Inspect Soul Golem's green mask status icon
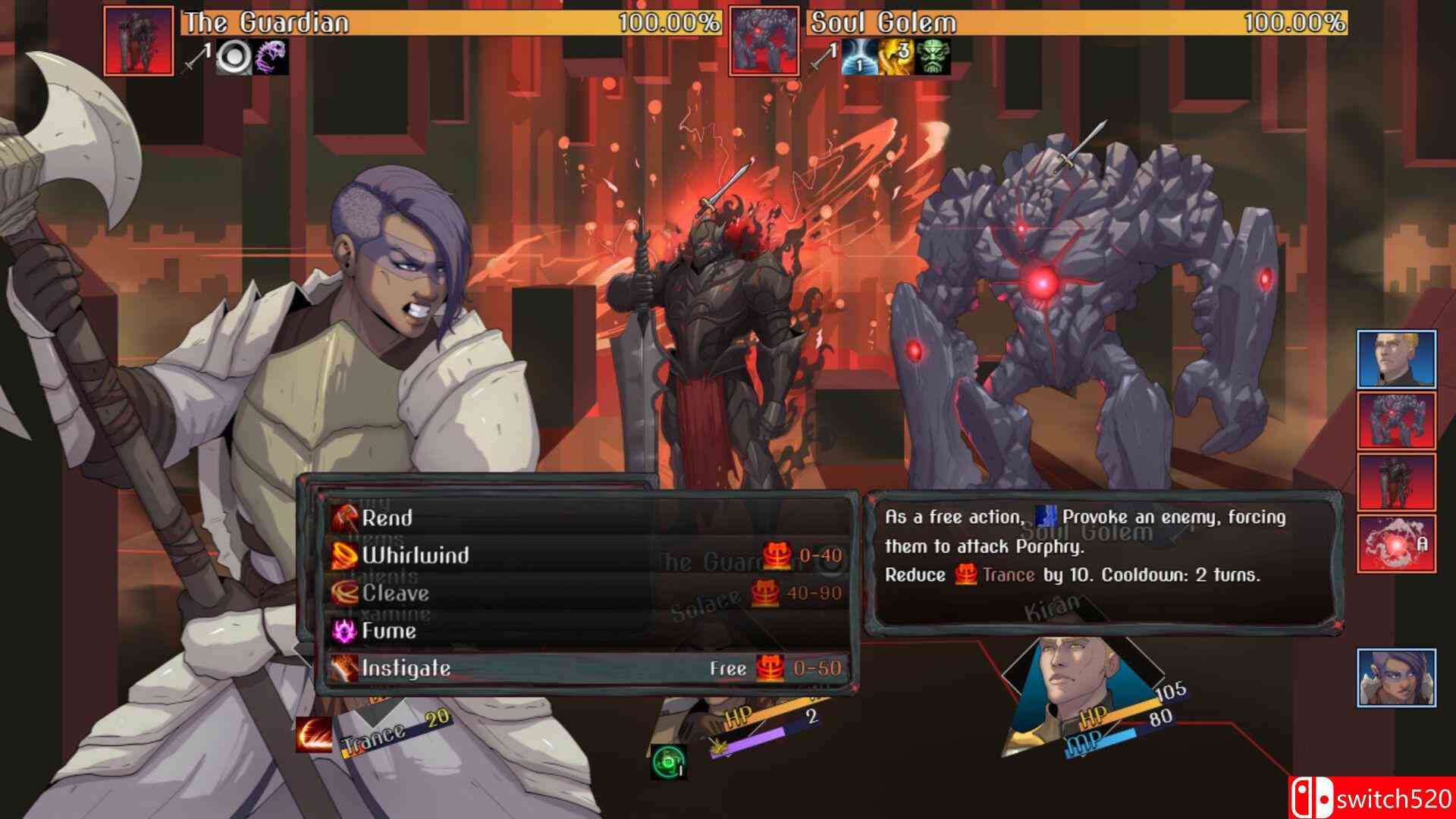 933,58
